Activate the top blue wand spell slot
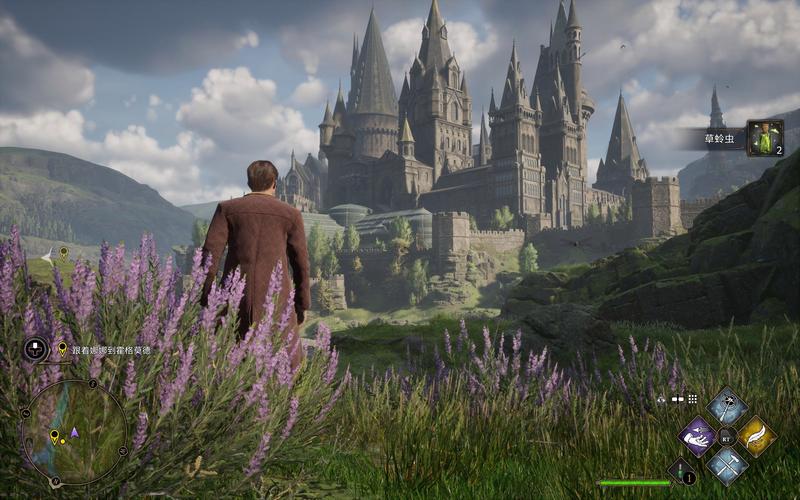The width and height of the screenshot is (800, 500). [x=727, y=406]
